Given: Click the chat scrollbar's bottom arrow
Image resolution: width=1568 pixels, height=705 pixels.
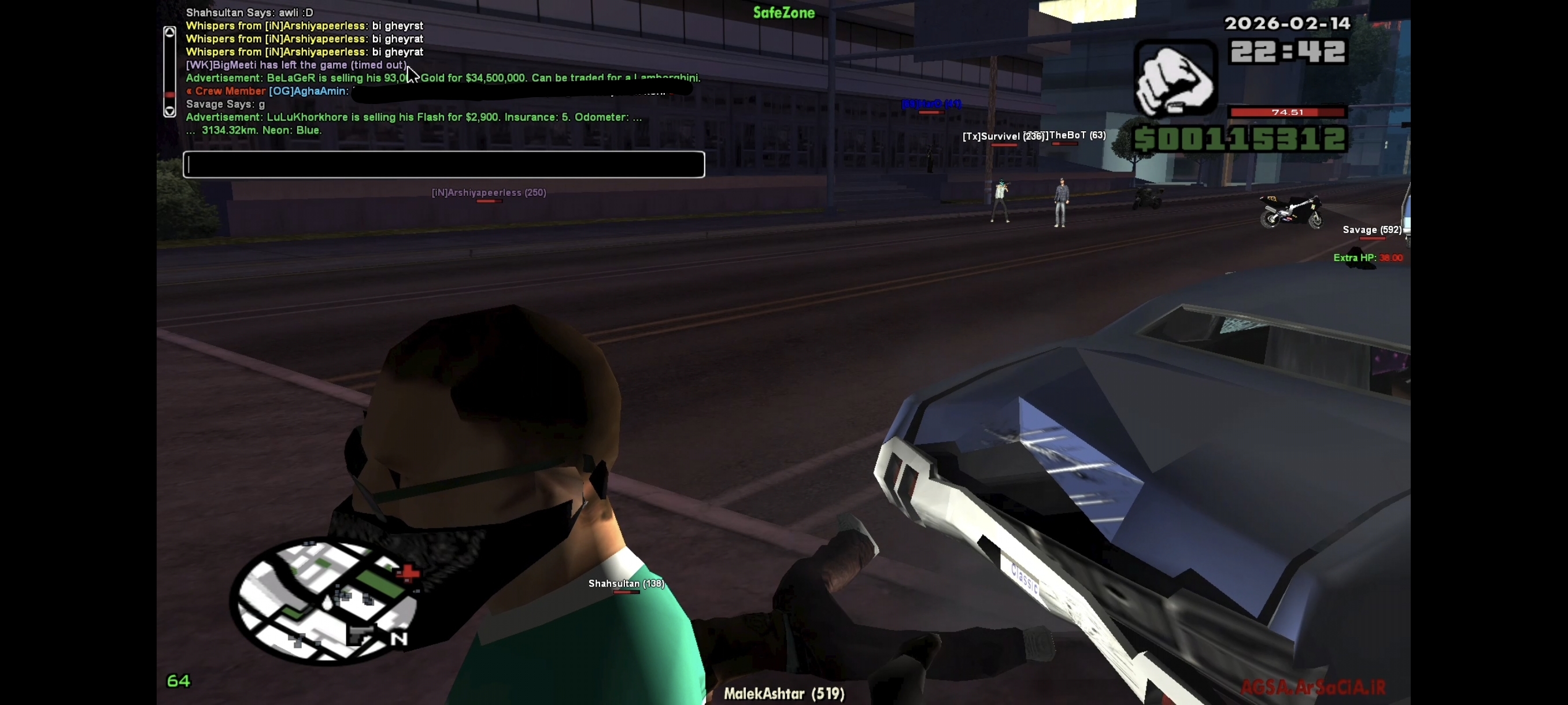Looking at the screenshot, I should [x=170, y=110].
